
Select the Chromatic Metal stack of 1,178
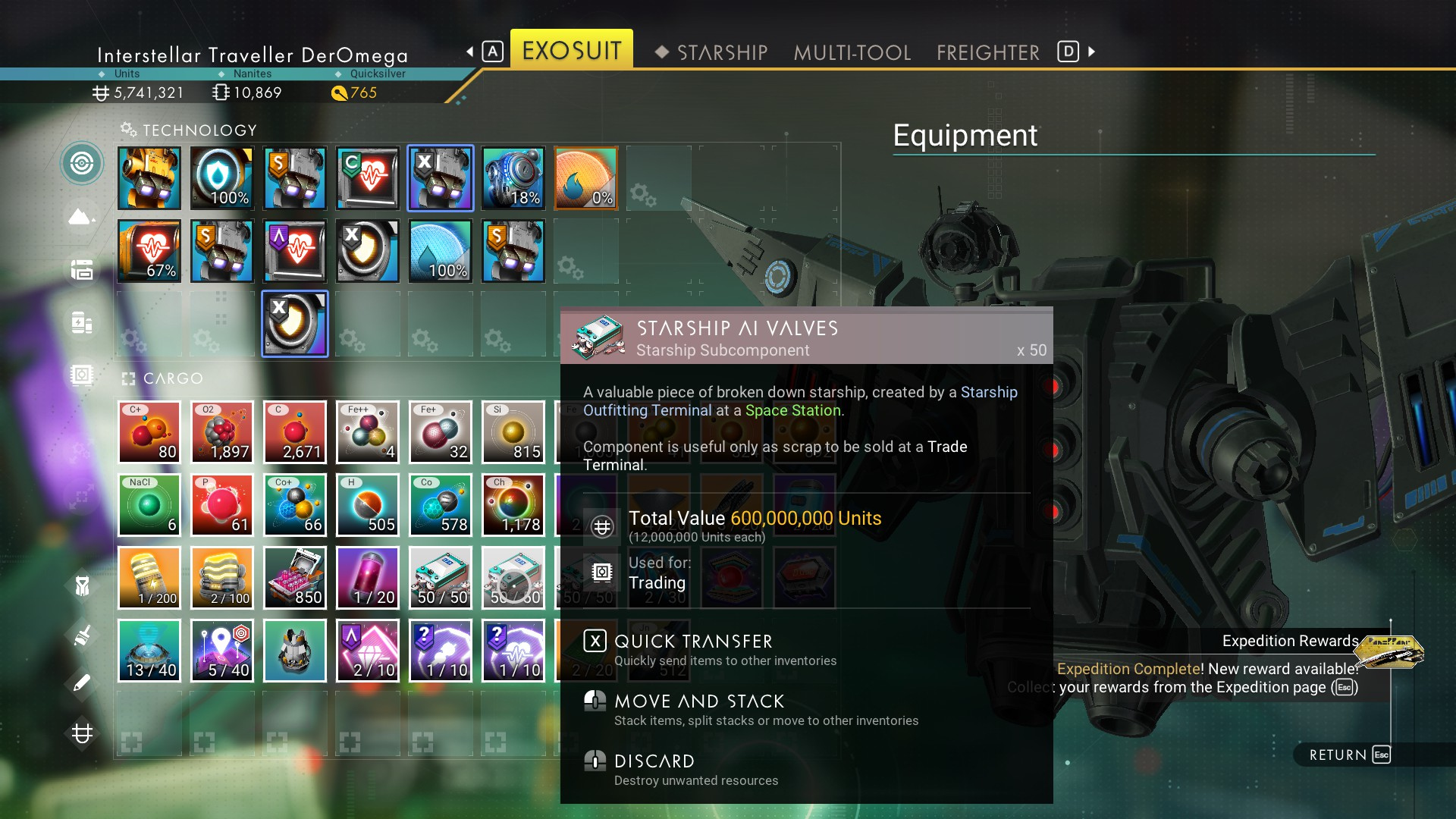(513, 505)
